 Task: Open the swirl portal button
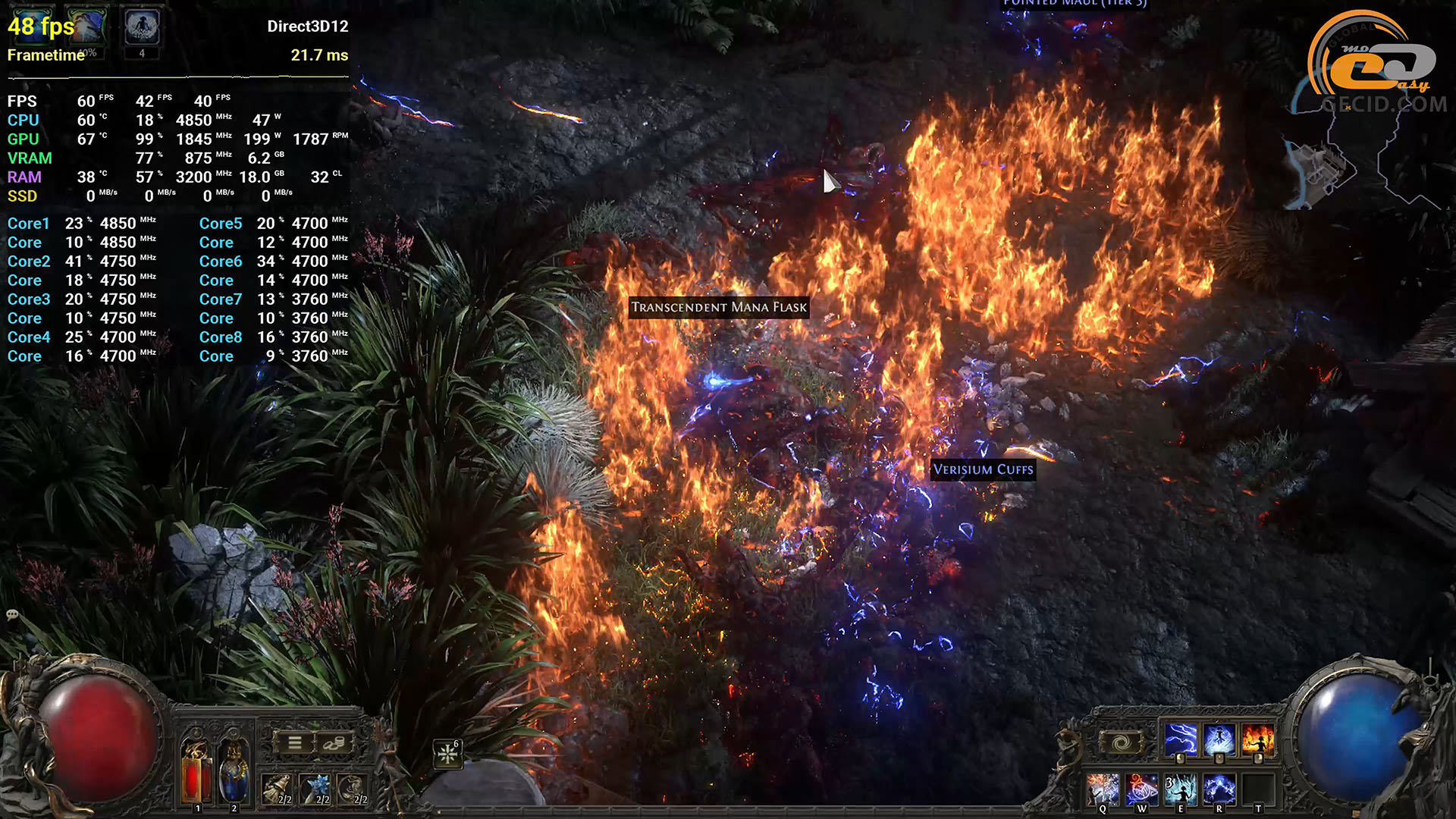(1122, 742)
